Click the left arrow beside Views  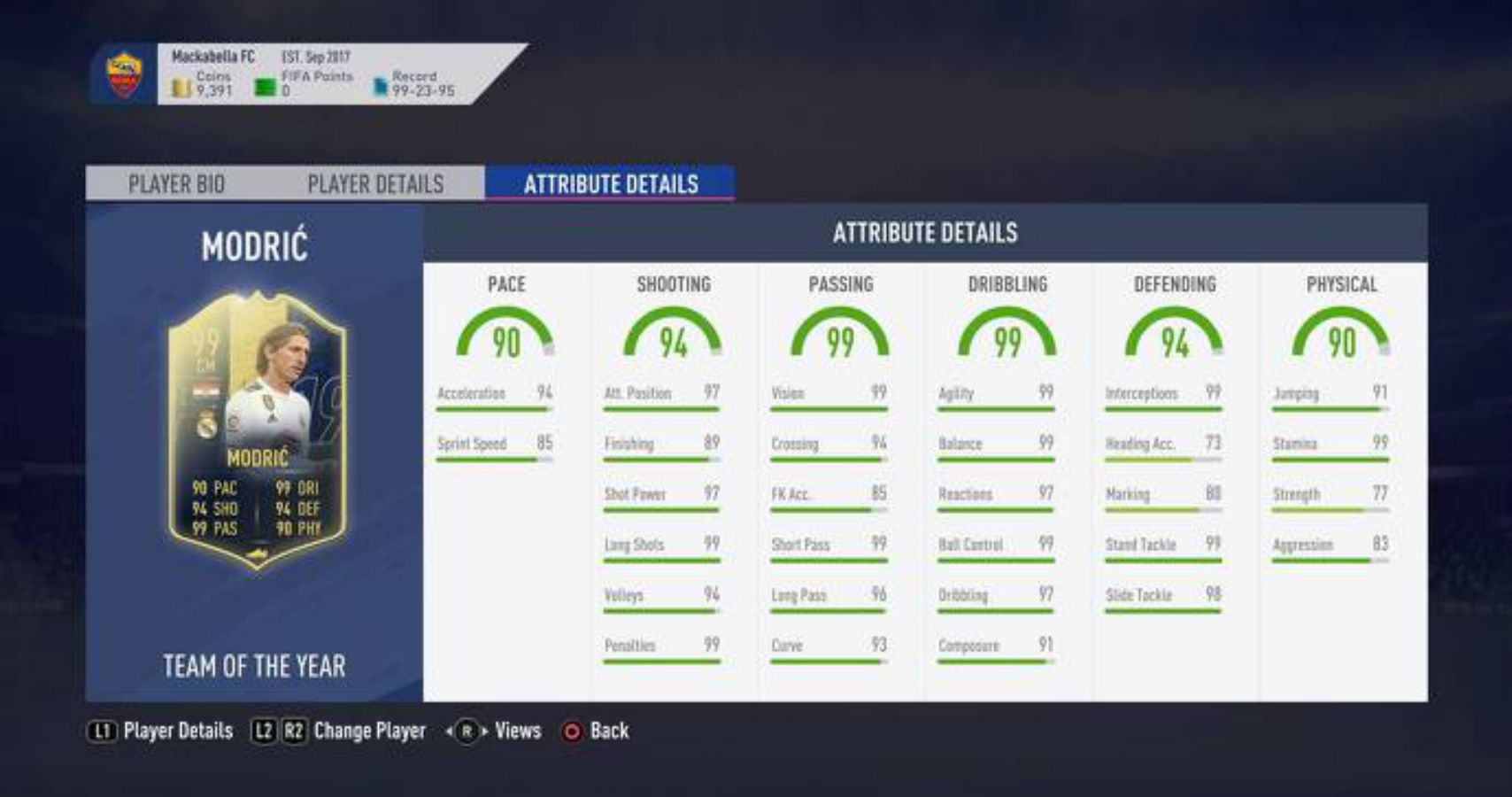(450, 732)
